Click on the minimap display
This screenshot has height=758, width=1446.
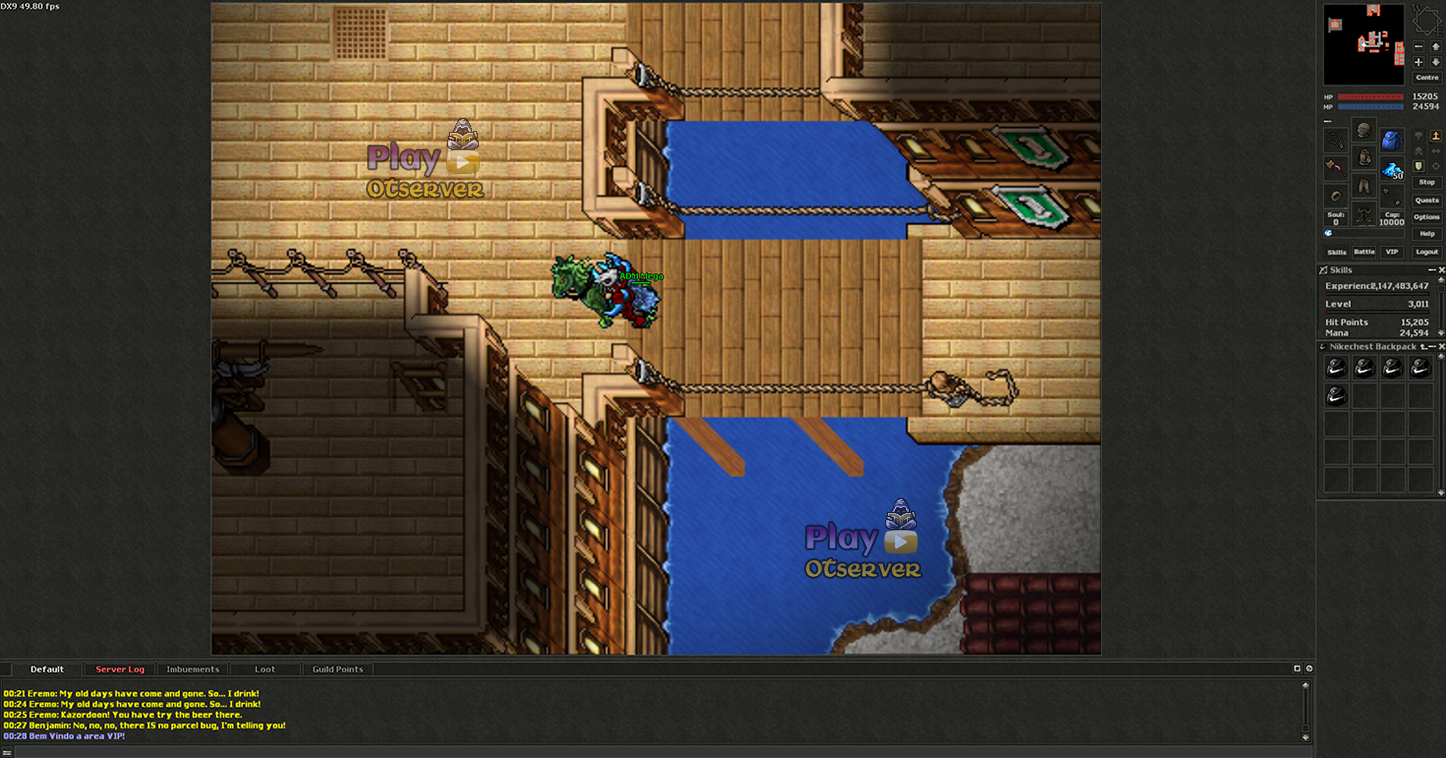[x=1364, y=45]
